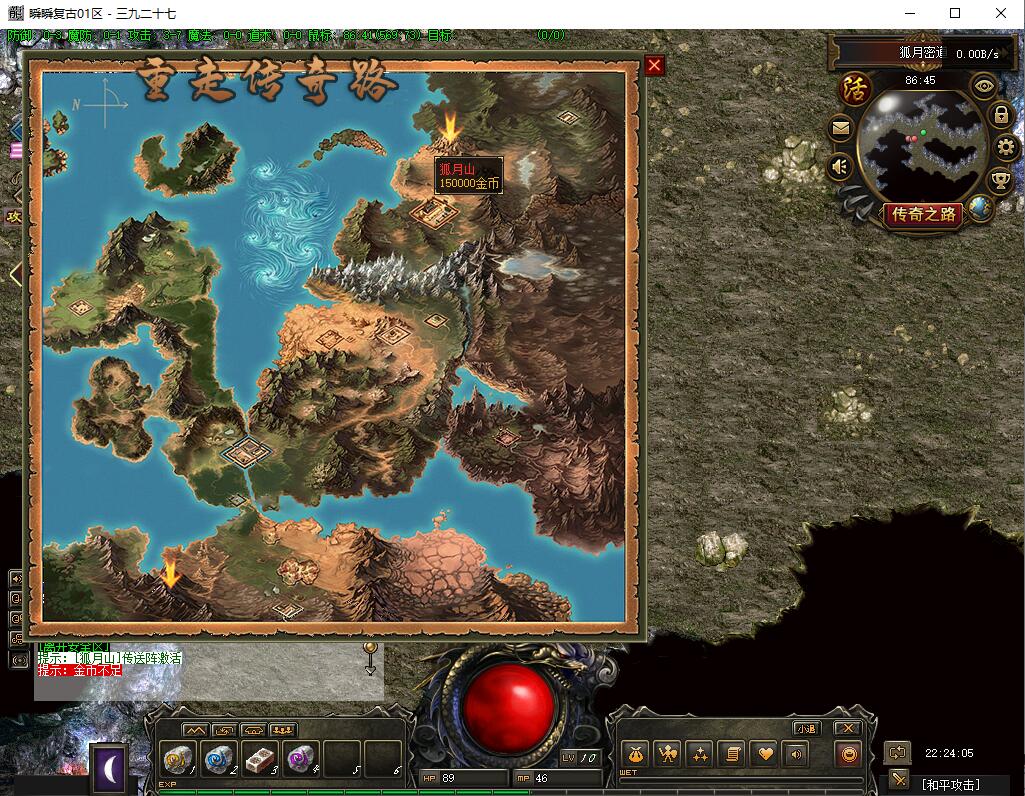Image resolution: width=1025 pixels, height=796 pixels.
Task: Toggle the minimap's speaker sound icon
Action: point(840,166)
